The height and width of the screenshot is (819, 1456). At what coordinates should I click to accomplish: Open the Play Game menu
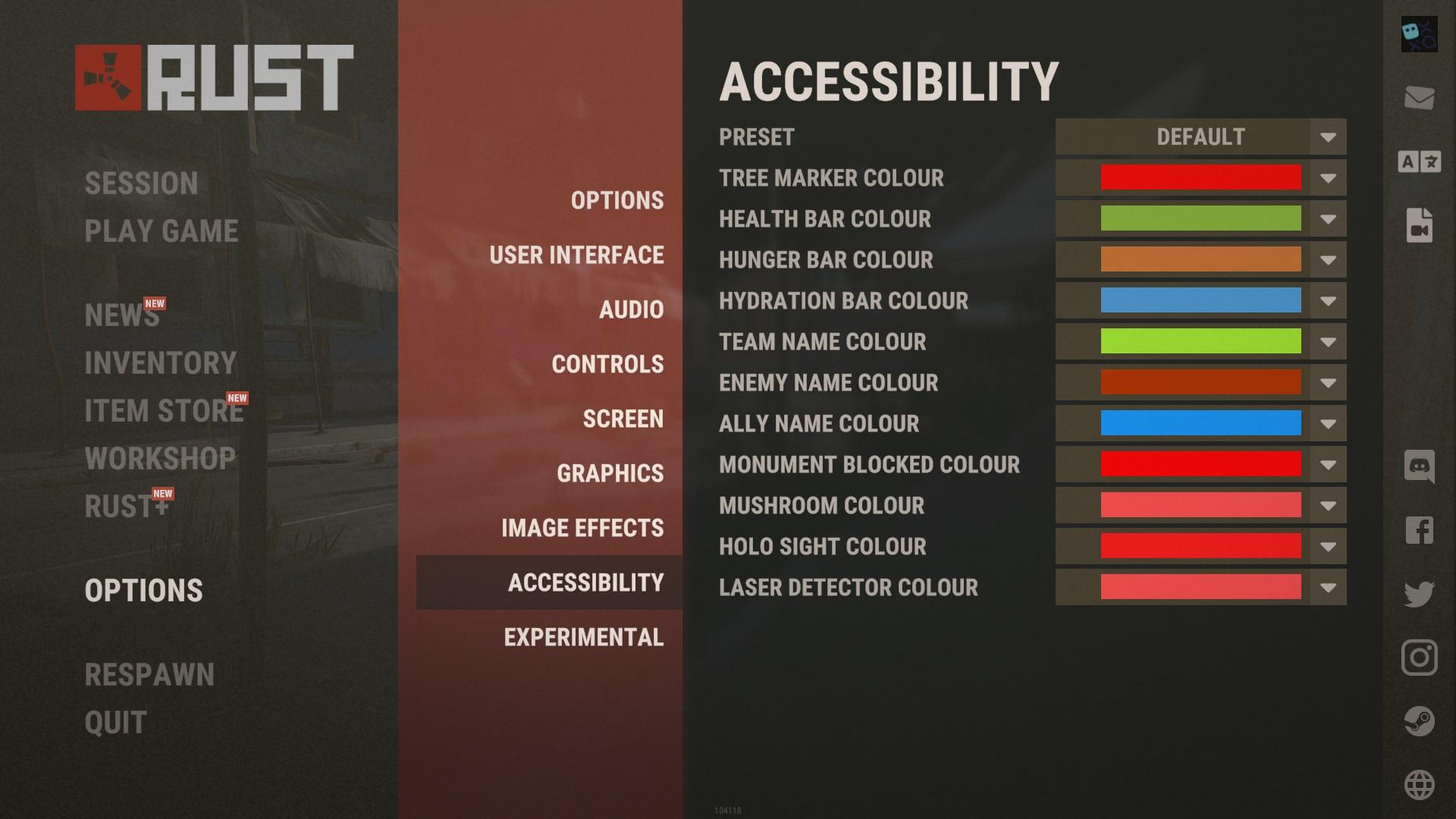(161, 231)
